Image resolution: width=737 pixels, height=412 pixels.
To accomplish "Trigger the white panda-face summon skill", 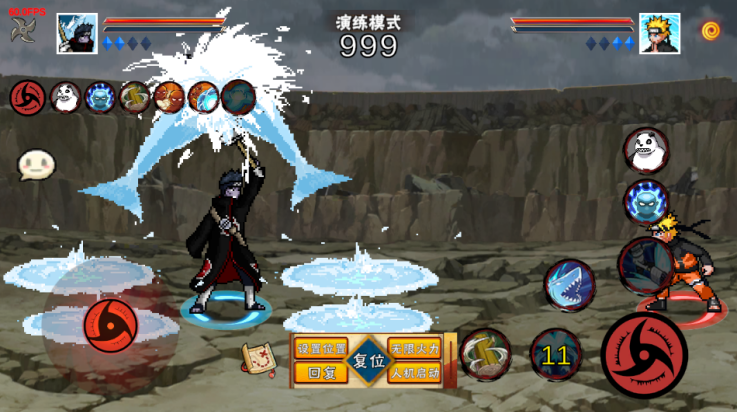I will pos(646,150).
